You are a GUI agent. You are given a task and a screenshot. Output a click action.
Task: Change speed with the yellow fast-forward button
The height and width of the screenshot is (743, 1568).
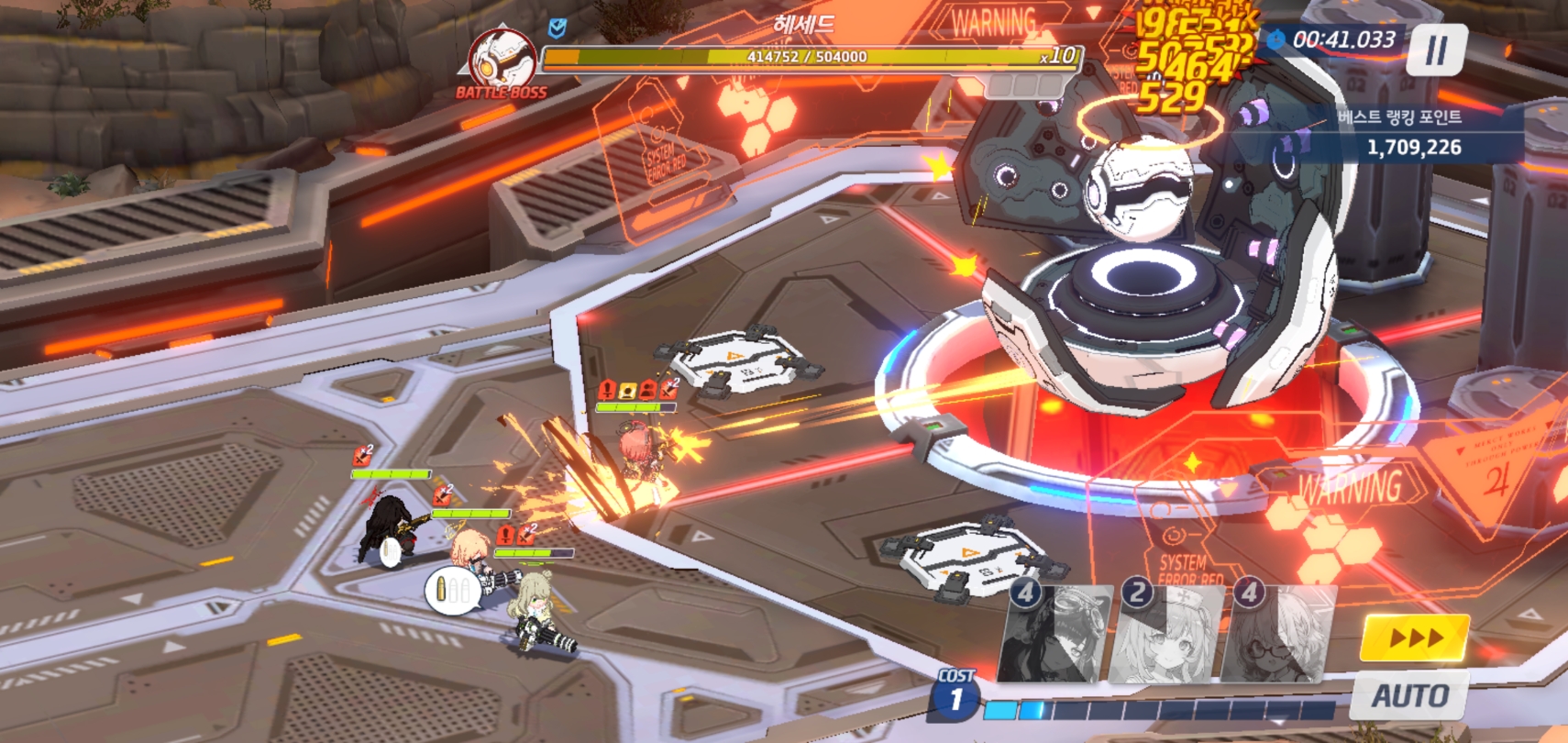1415,638
